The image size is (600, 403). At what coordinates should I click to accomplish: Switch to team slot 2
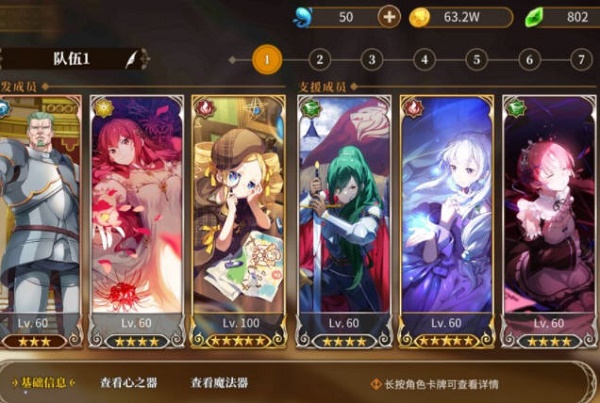[x=319, y=60]
